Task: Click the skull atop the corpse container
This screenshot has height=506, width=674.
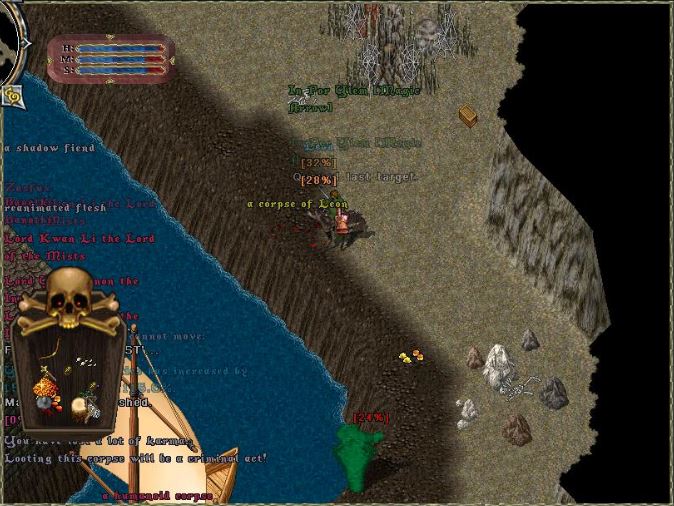Action: click(69, 298)
